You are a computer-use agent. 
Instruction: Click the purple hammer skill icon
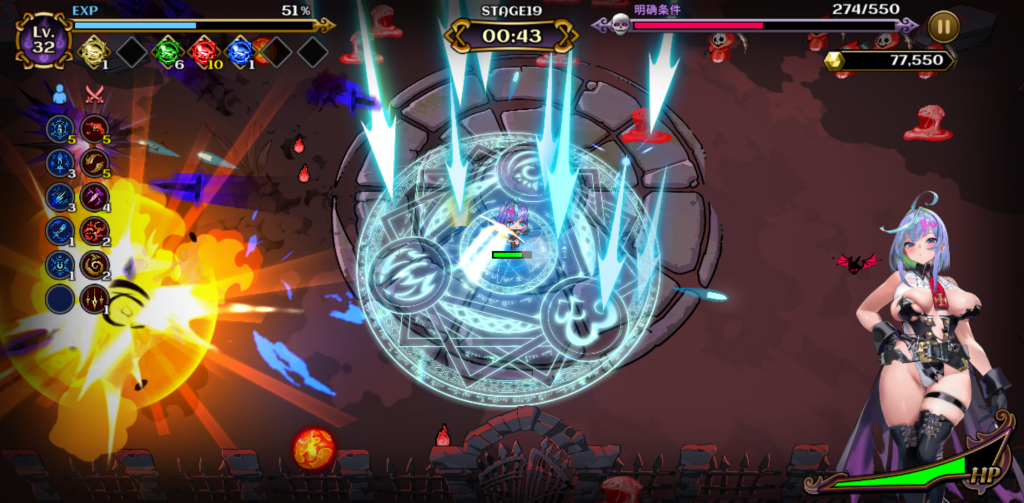pos(95,196)
